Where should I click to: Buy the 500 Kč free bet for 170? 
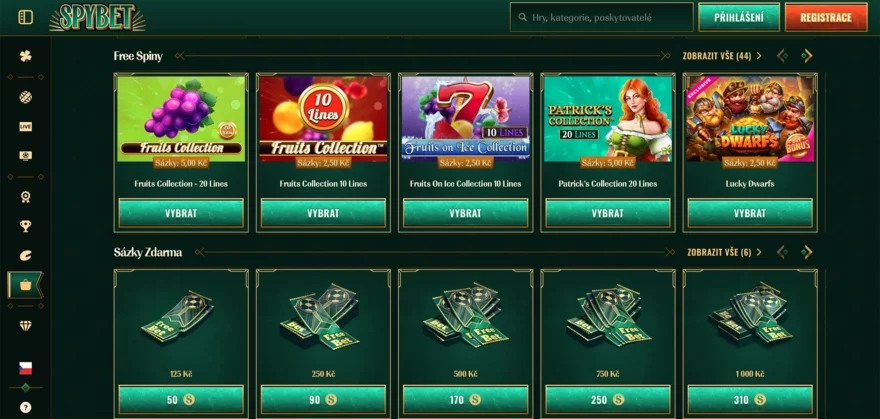point(465,400)
